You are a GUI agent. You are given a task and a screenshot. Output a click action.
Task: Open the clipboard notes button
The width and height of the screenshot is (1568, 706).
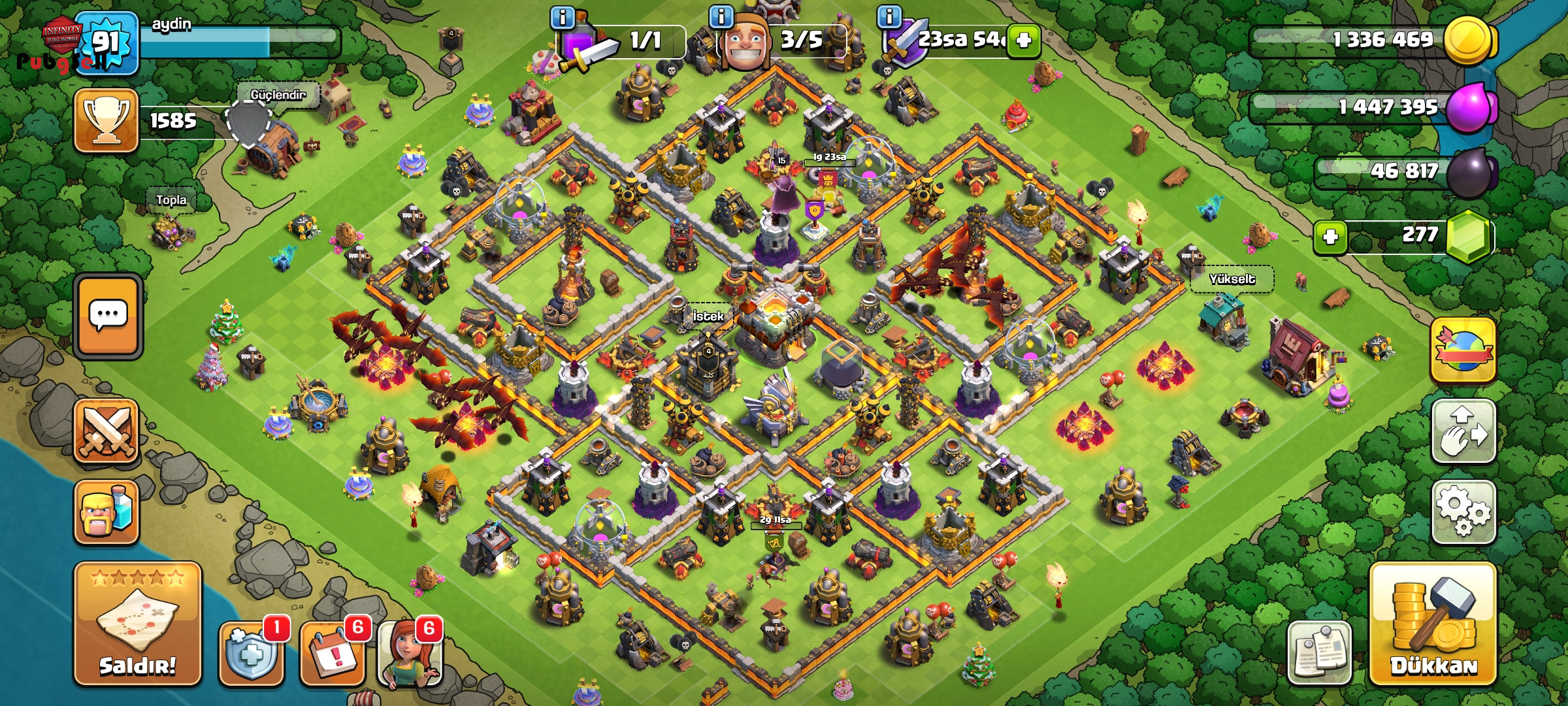pyautogui.click(x=1319, y=652)
